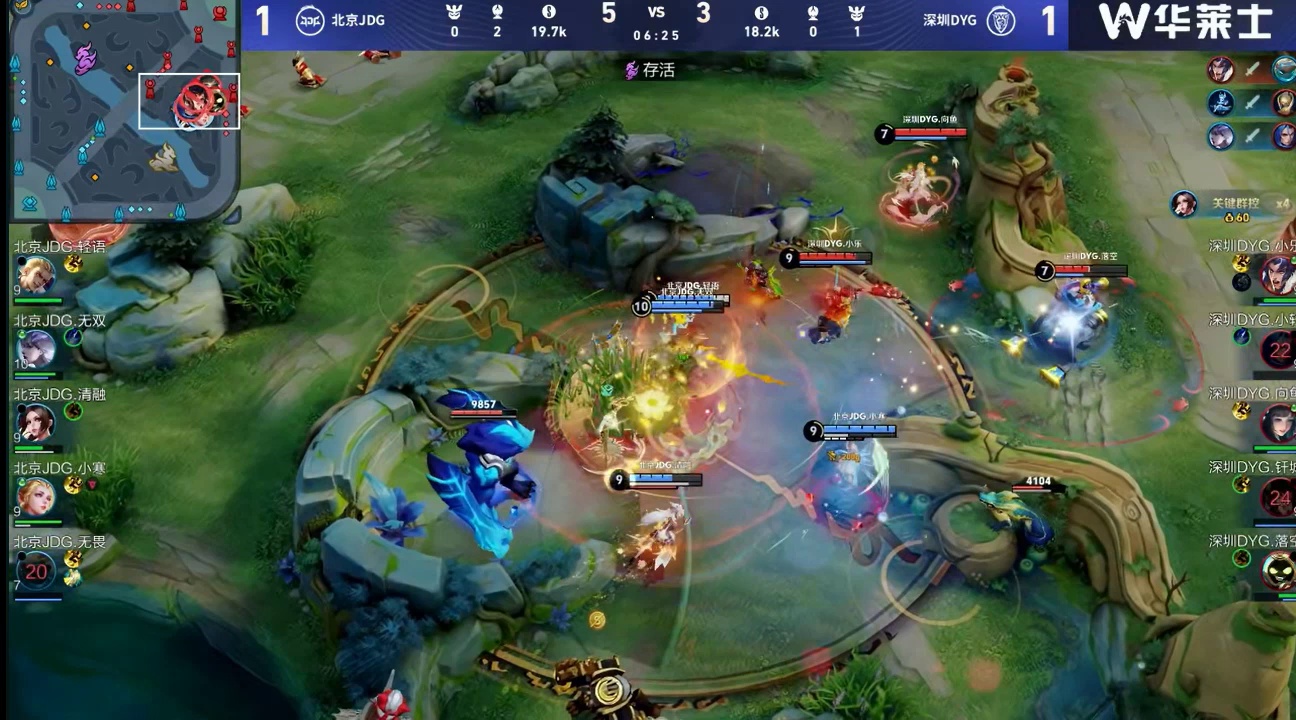
Task: Click the 深圳DYG team logo
Action: (x=1001, y=21)
